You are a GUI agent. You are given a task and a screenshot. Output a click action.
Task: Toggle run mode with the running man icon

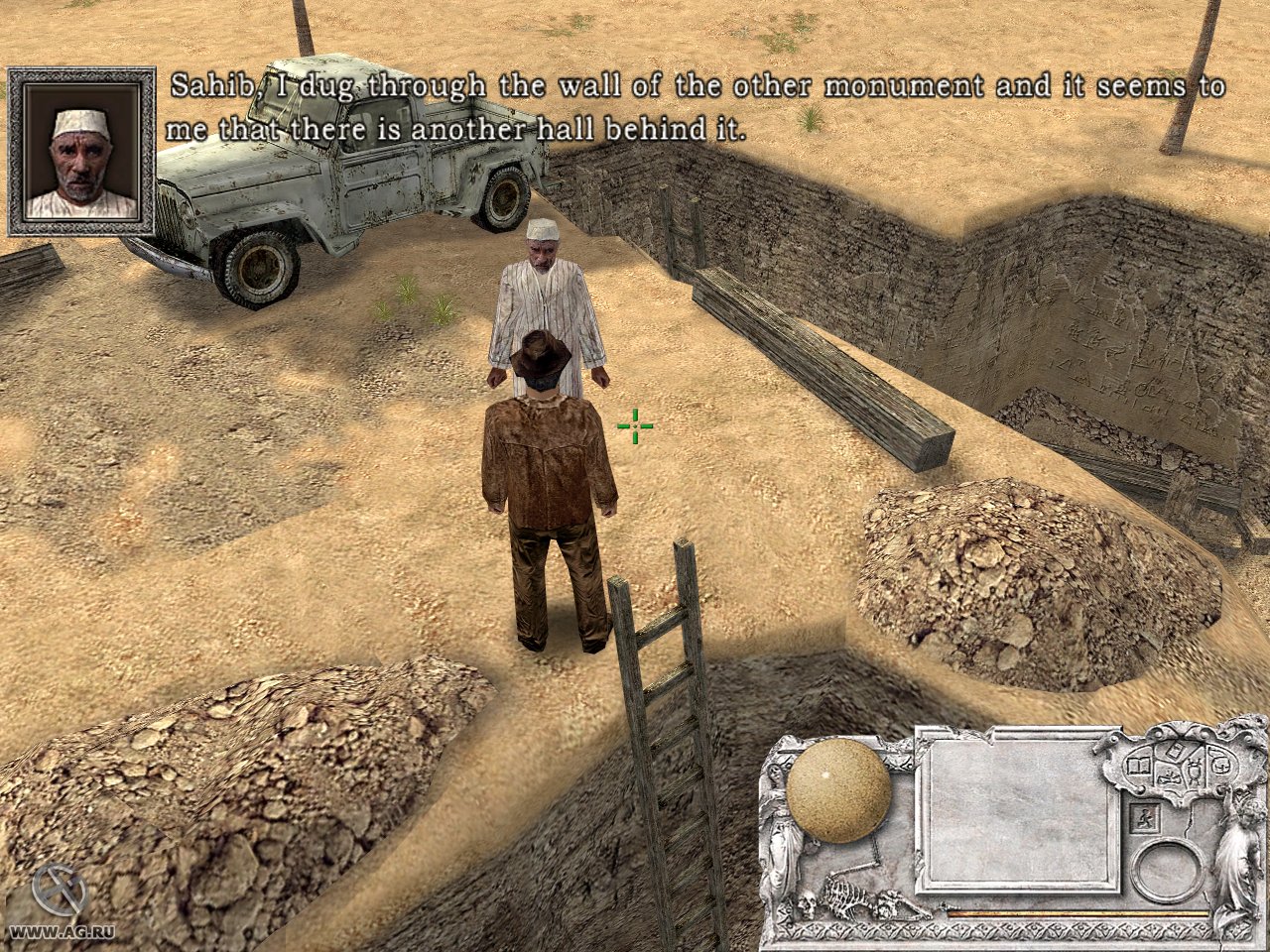click(x=1144, y=818)
